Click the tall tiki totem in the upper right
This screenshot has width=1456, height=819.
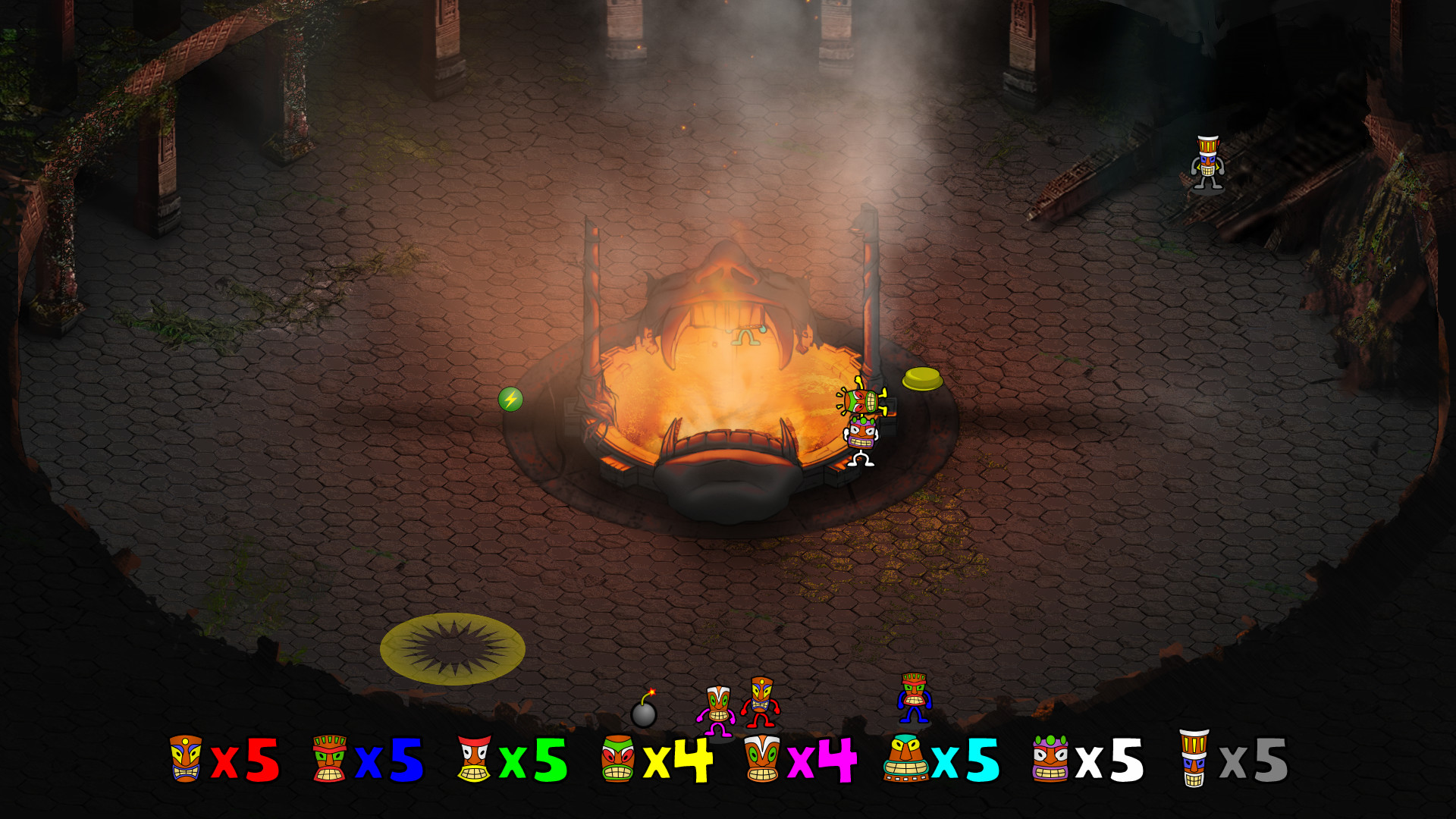point(1209,159)
